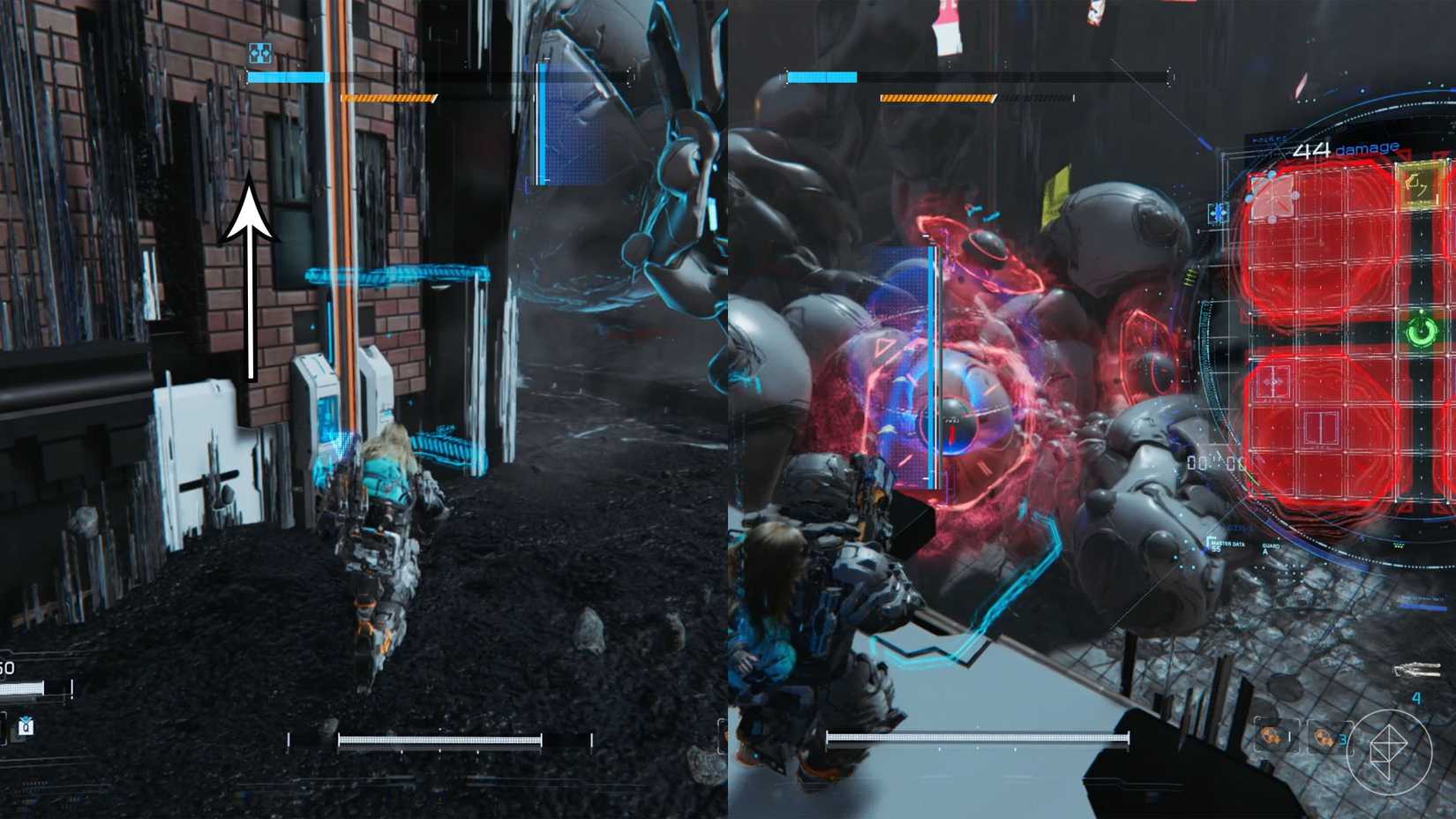
Task: Select the GUARD A status label
Action: [1271, 549]
